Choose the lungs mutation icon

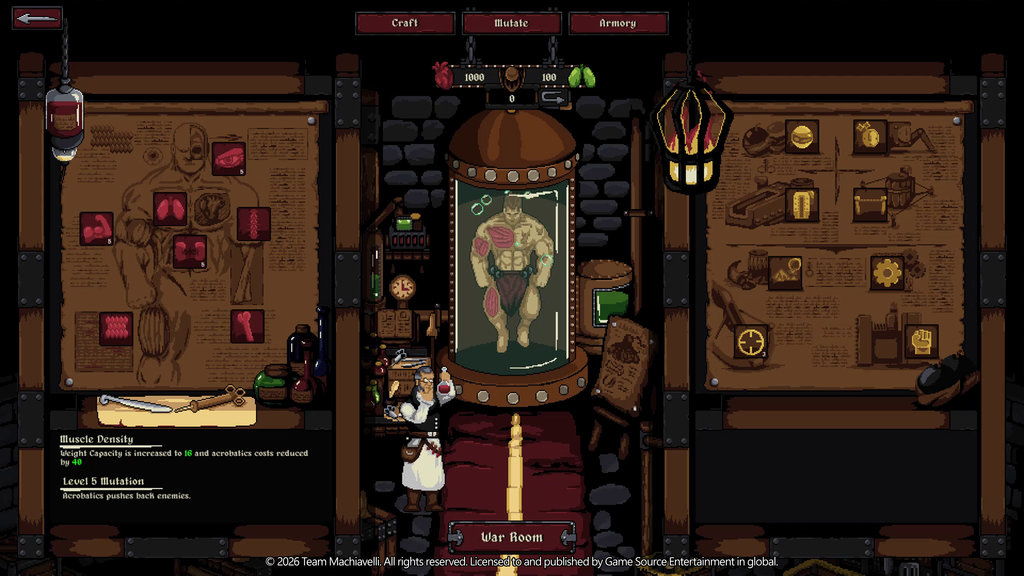coord(169,208)
